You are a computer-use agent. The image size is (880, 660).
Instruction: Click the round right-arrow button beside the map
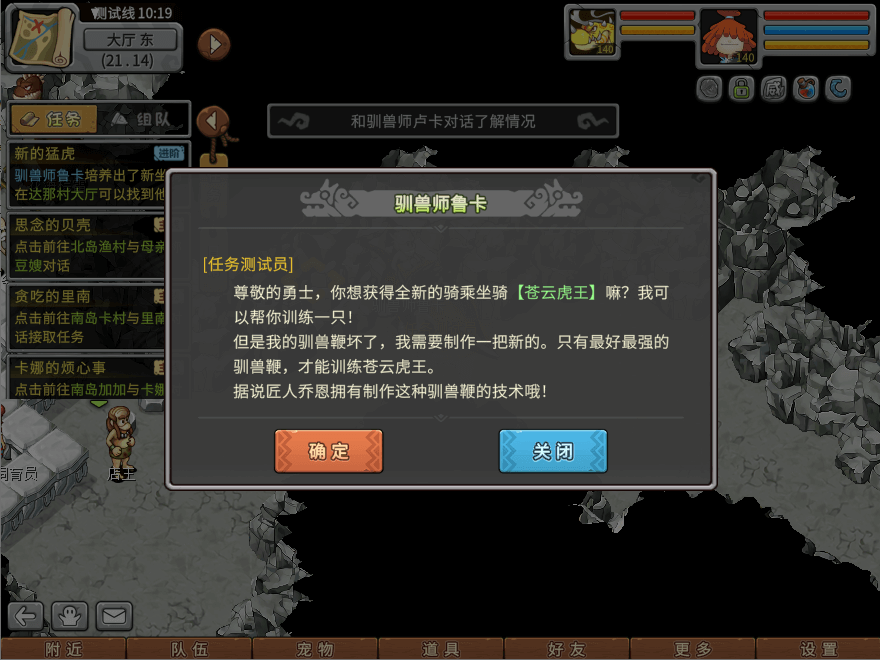(x=214, y=44)
